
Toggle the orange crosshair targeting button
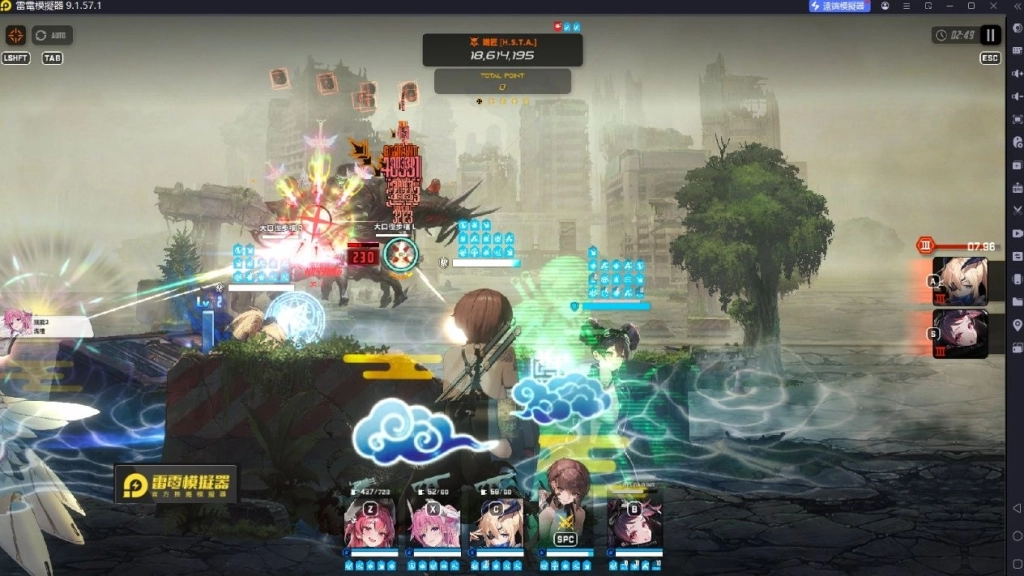point(16,35)
